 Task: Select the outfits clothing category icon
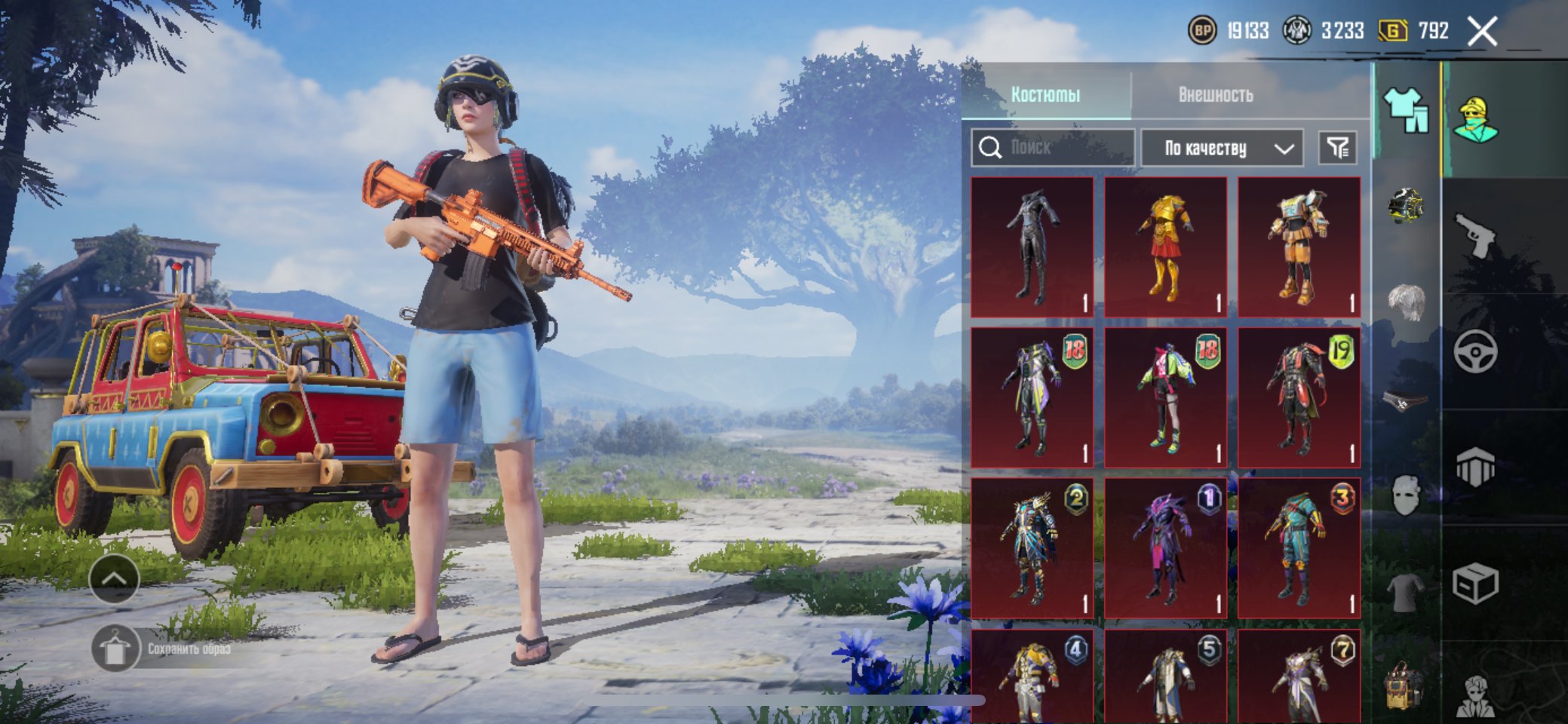tap(1406, 111)
